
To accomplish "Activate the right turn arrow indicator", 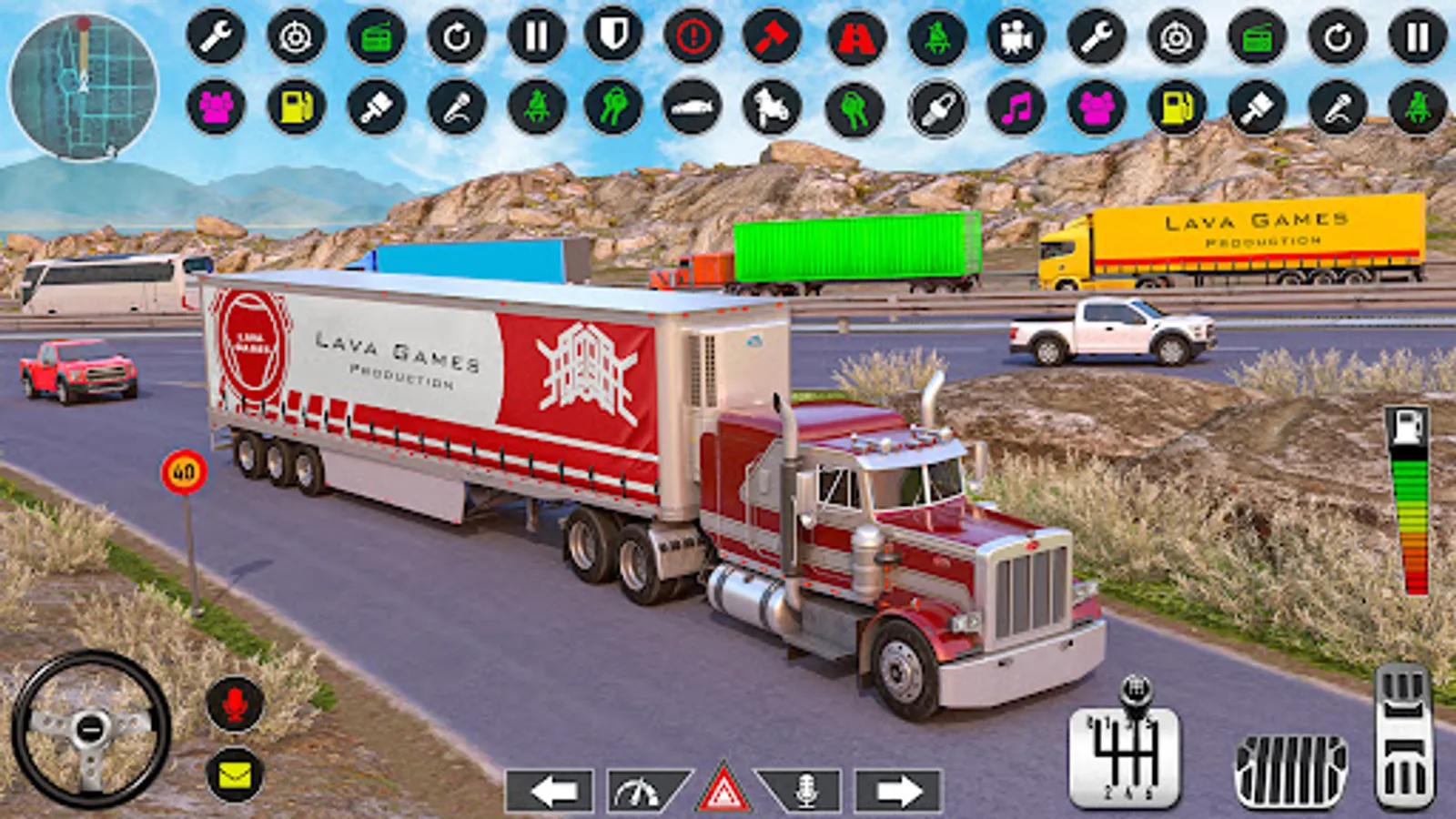I will pos(897,791).
